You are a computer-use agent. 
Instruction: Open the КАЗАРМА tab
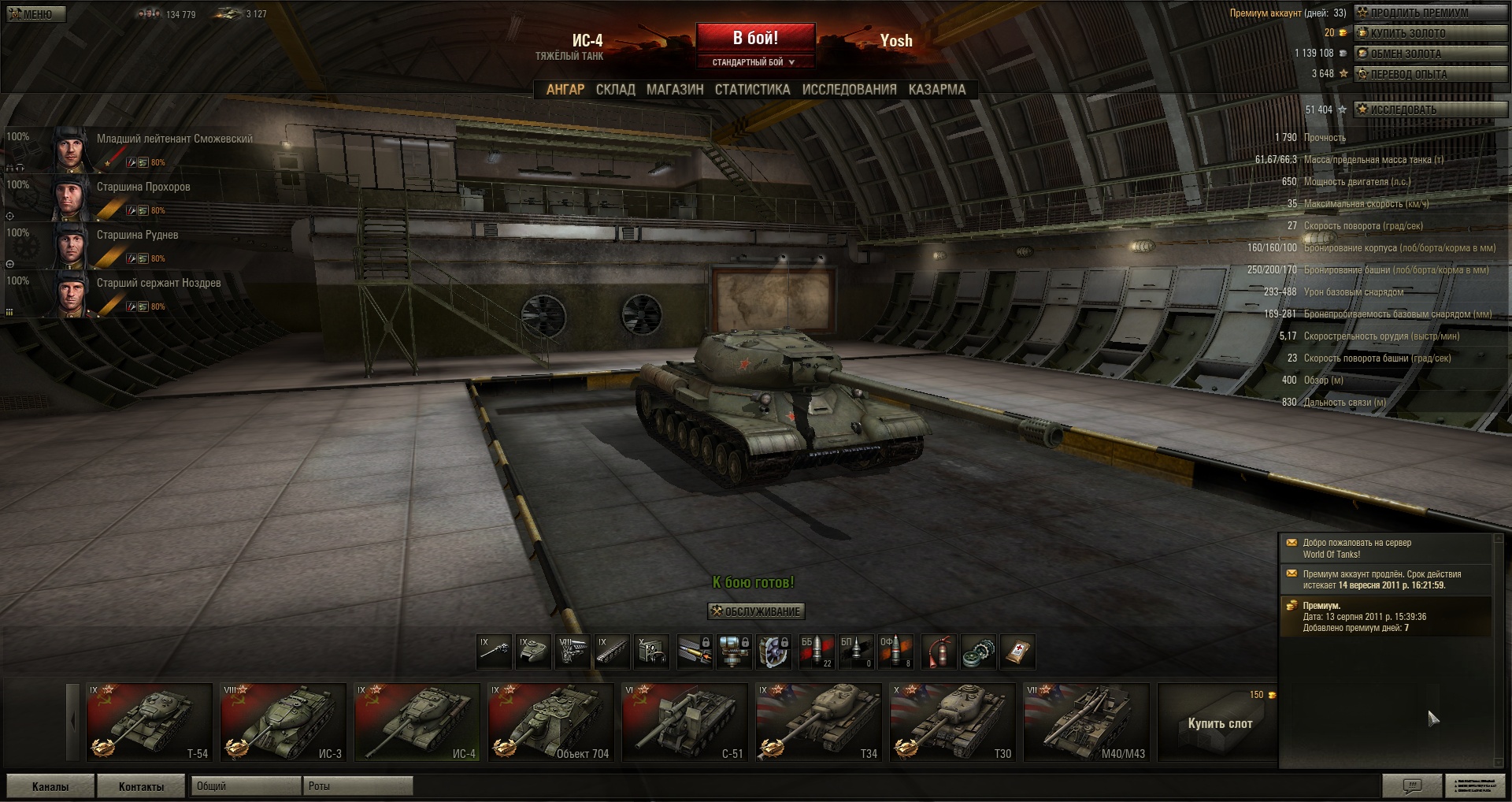[937, 90]
